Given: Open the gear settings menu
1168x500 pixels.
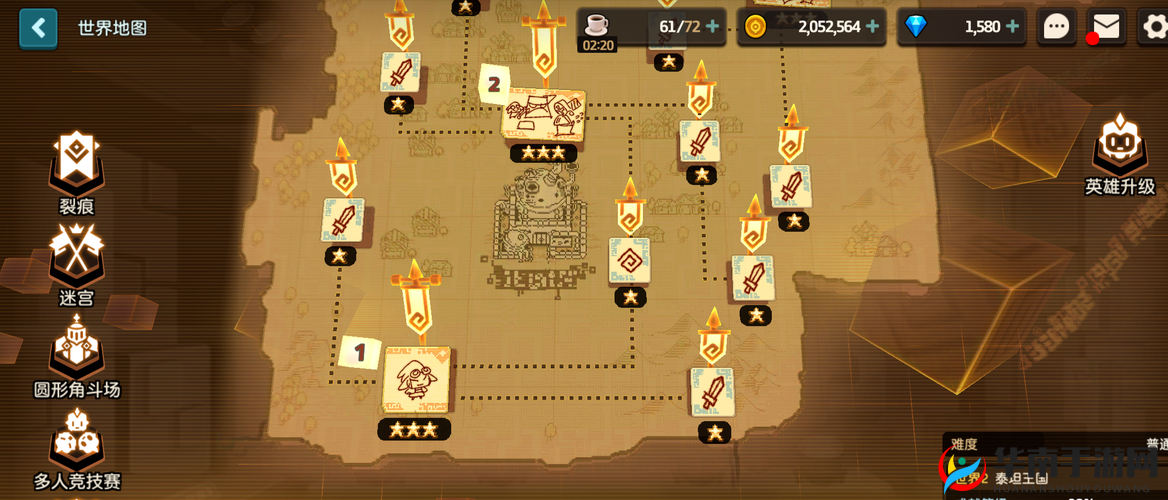Looking at the screenshot, I should (x=1154, y=27).
